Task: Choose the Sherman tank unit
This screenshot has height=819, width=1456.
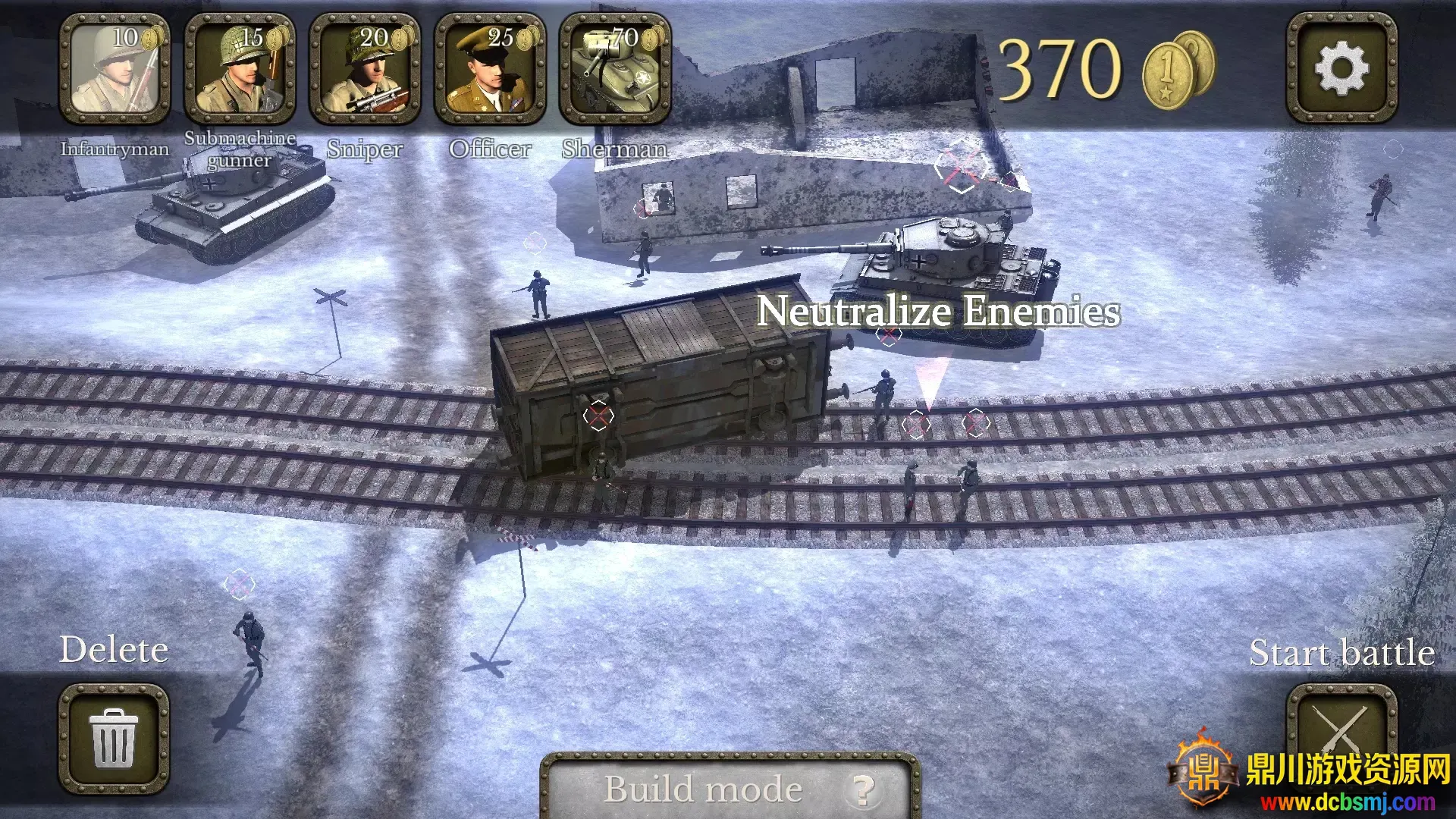Action: [x=614, y=70]
